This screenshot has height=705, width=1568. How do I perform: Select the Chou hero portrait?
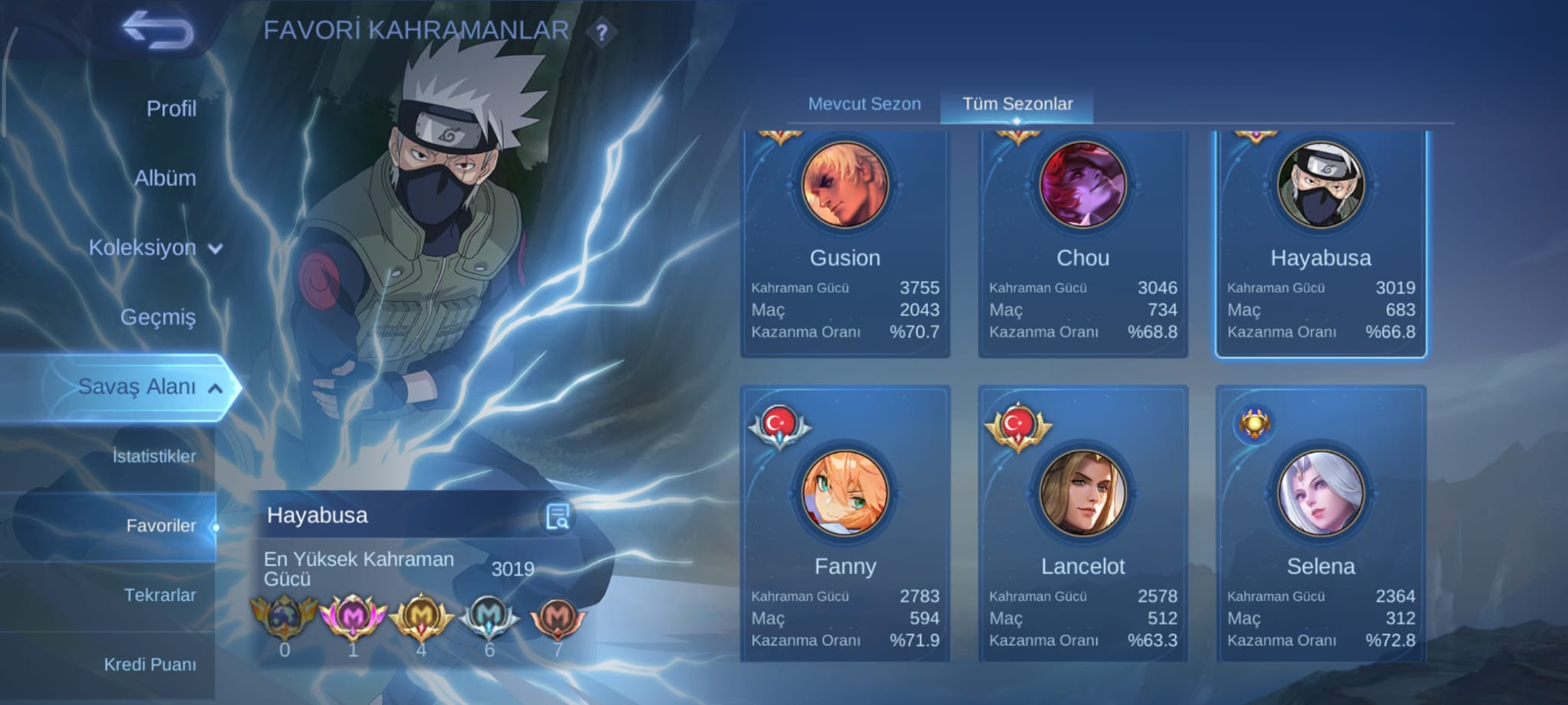pyautogui.click(x=1083, y=186)
